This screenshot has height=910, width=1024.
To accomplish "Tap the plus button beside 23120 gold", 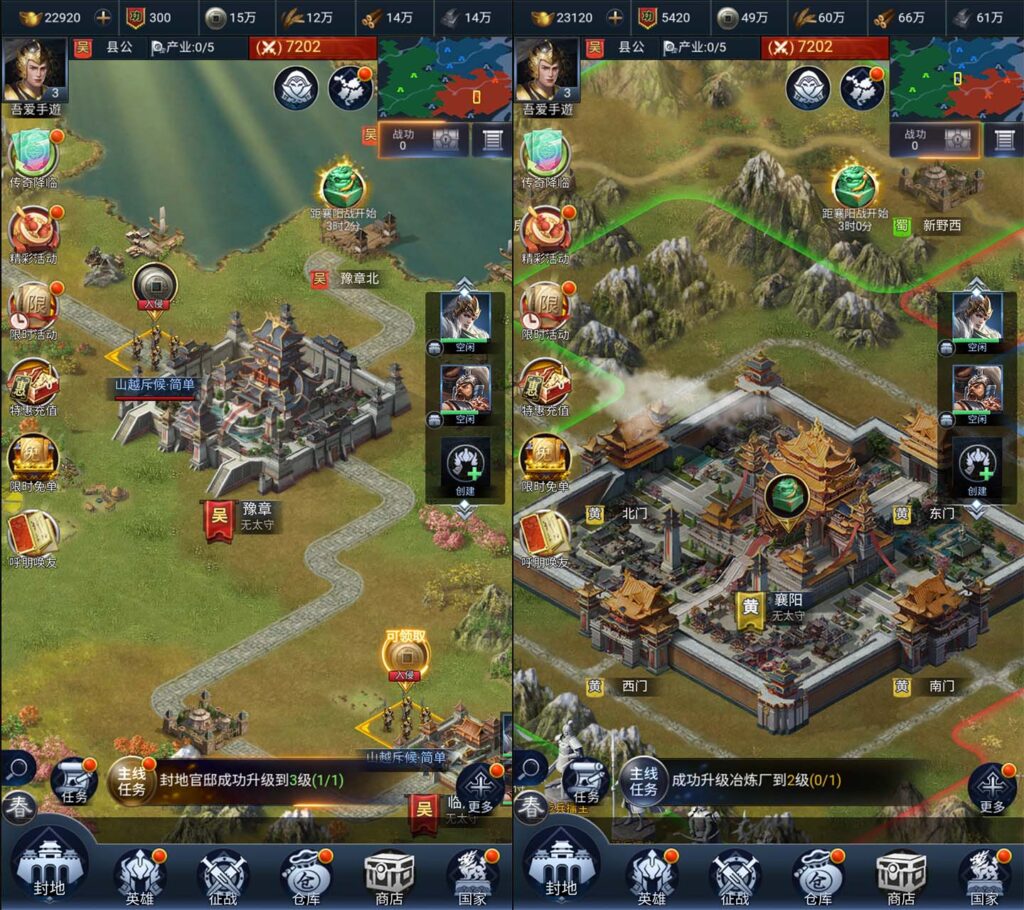I will pos(615,17).
